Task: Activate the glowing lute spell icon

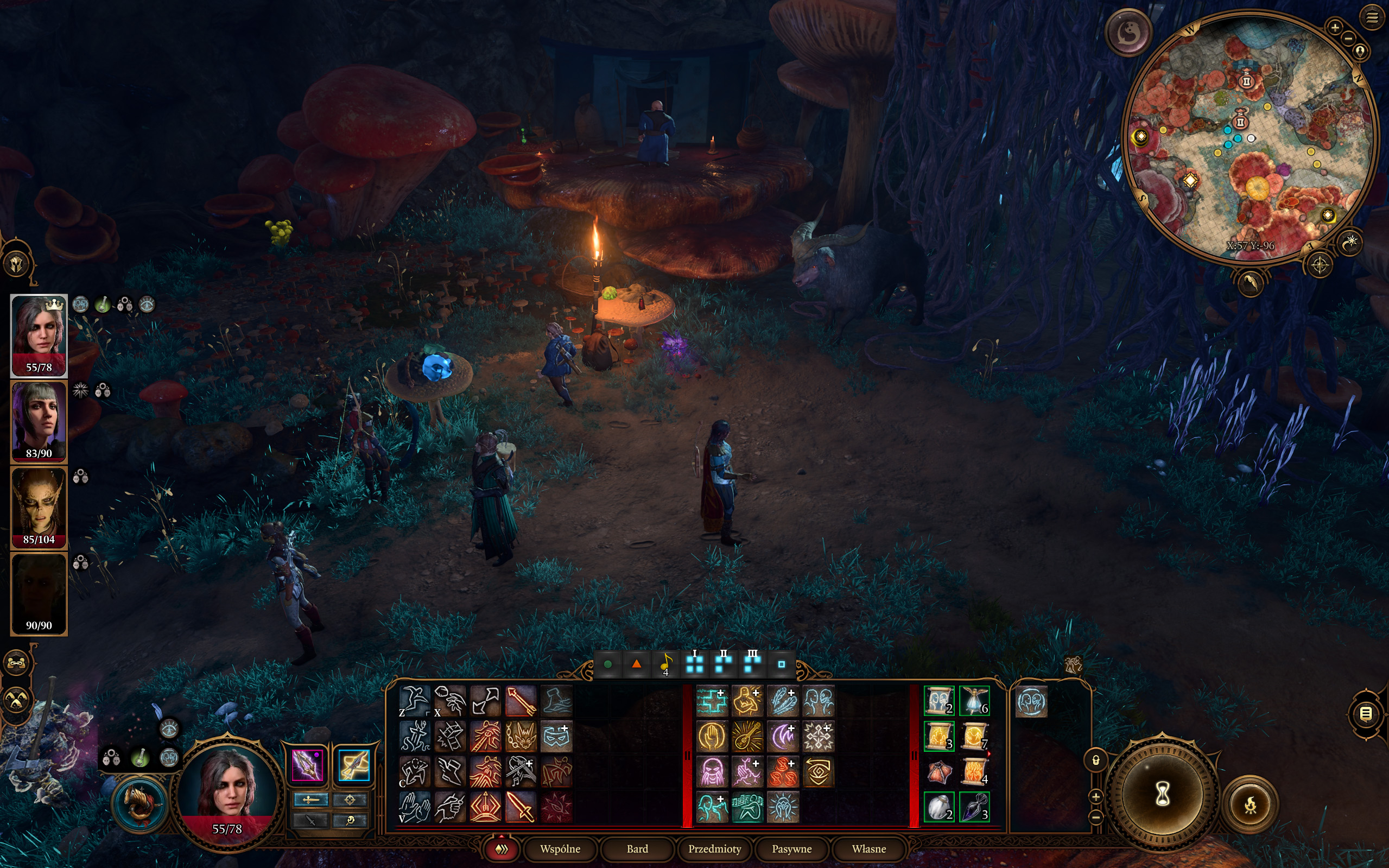Action: click(747, 736)
